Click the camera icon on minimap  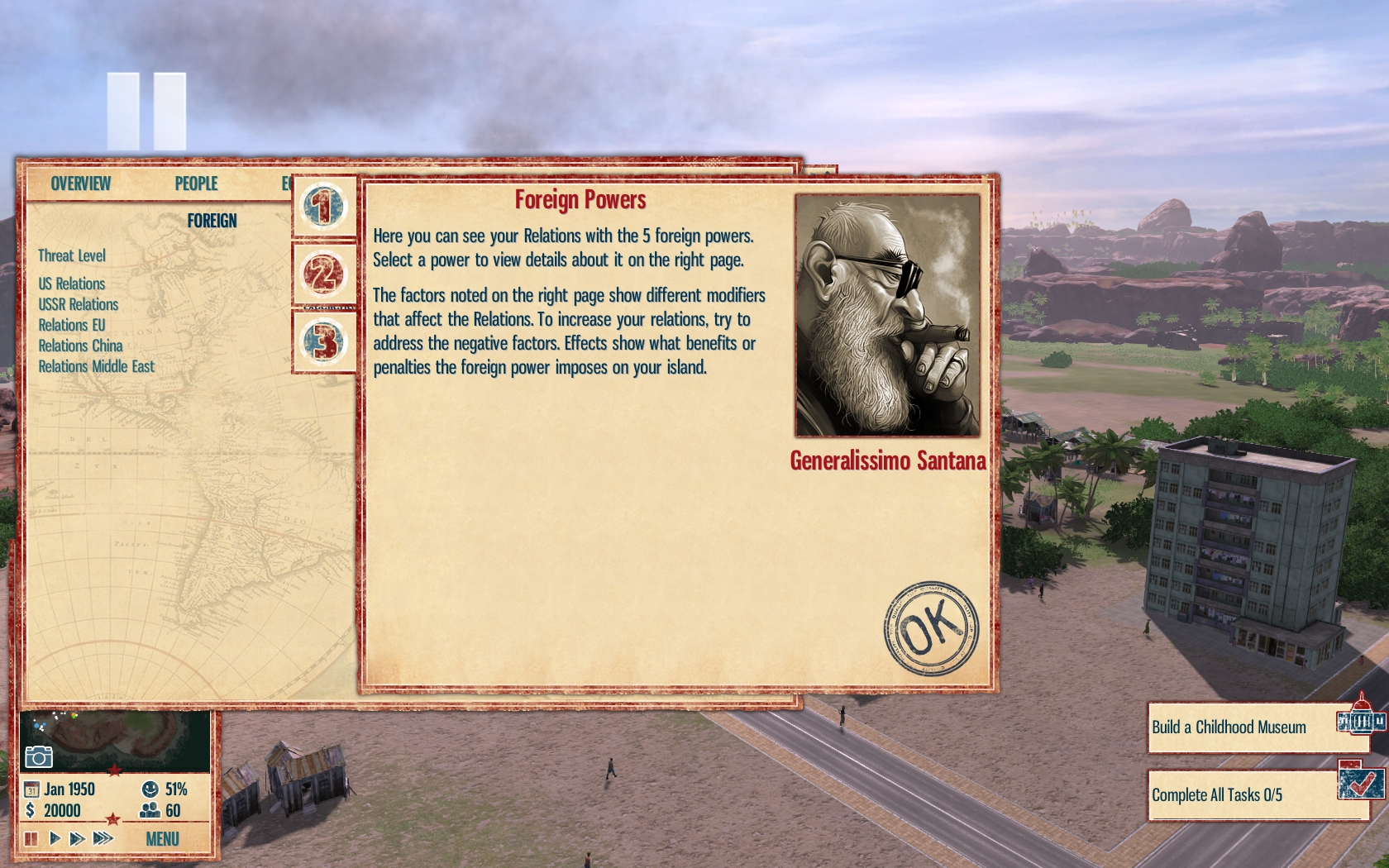tap(38, 756)
